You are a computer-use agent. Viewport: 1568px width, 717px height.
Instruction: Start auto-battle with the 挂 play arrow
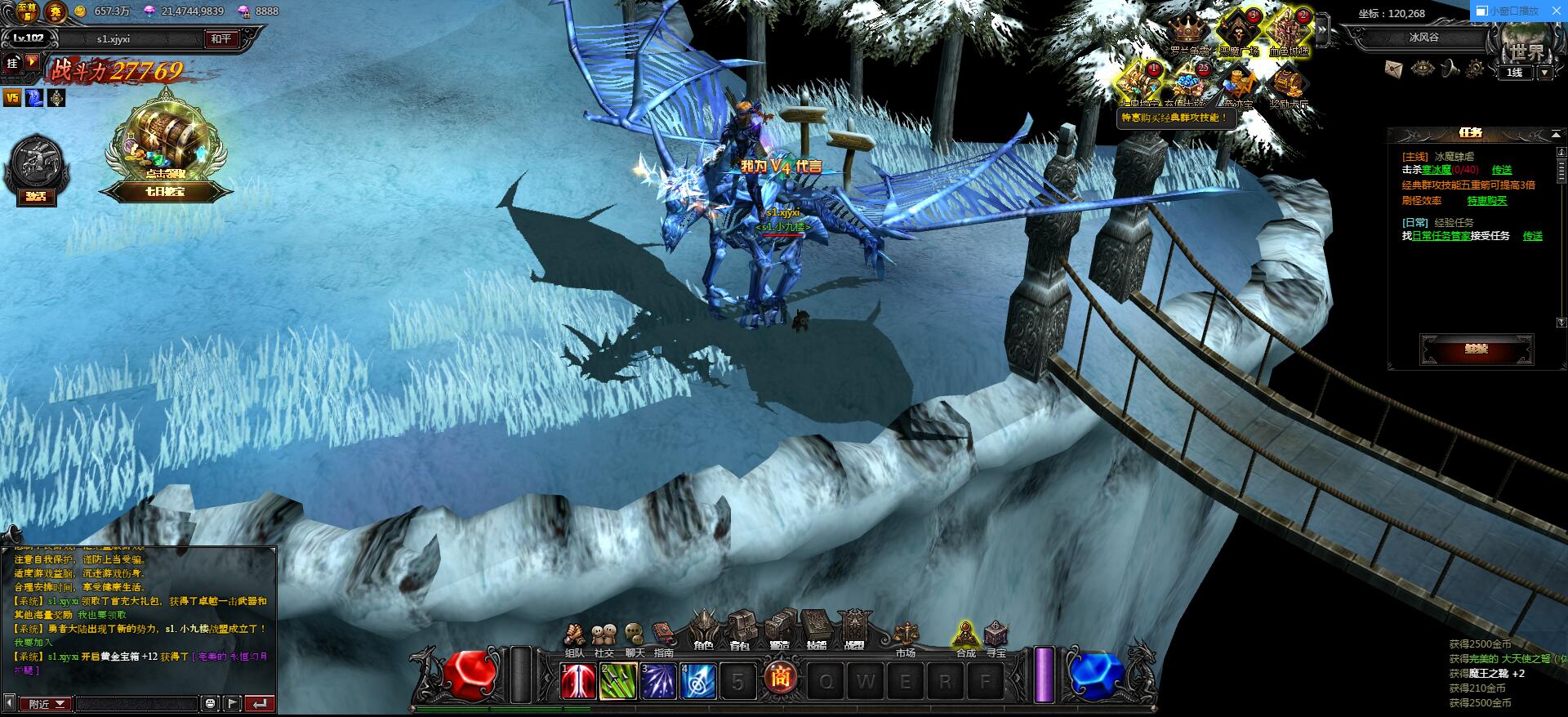32,61
